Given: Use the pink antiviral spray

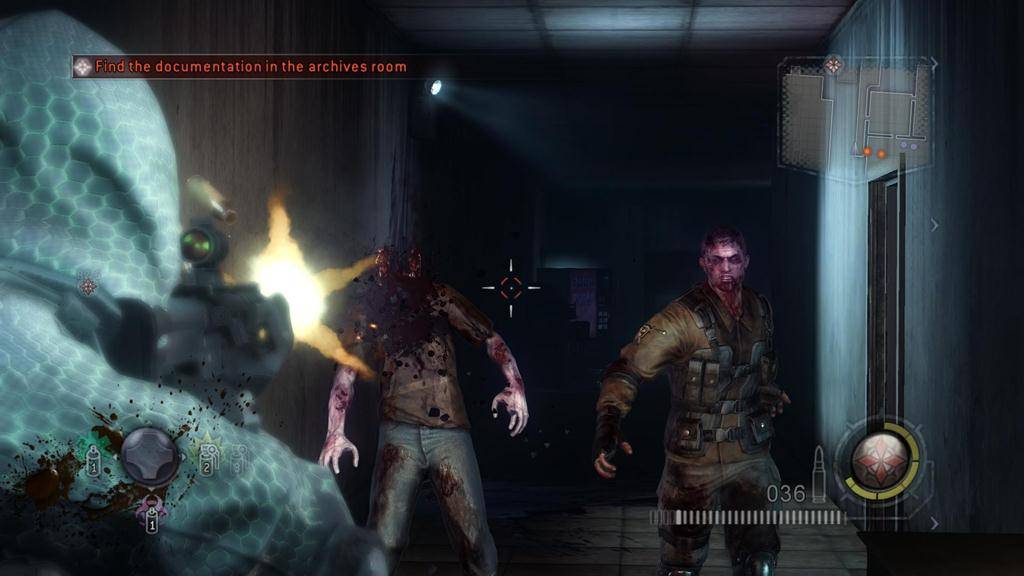Looking at the screenshot, I should [152, 511].
